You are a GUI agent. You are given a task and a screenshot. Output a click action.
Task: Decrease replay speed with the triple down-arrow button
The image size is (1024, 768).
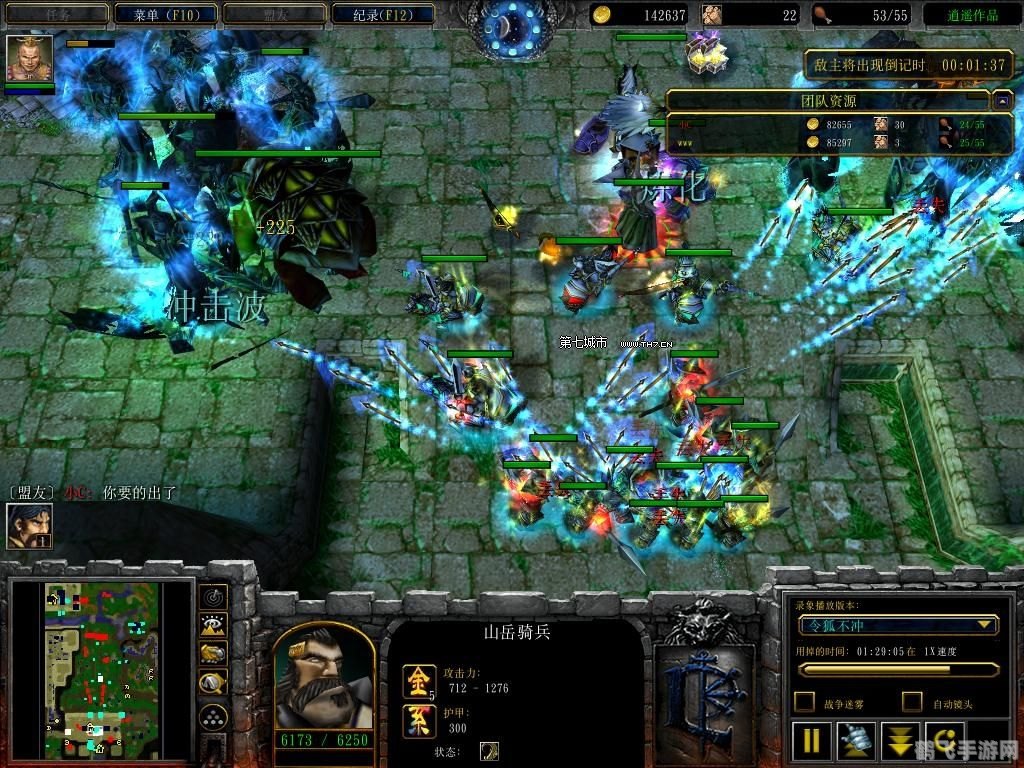(x=900, y=741)
